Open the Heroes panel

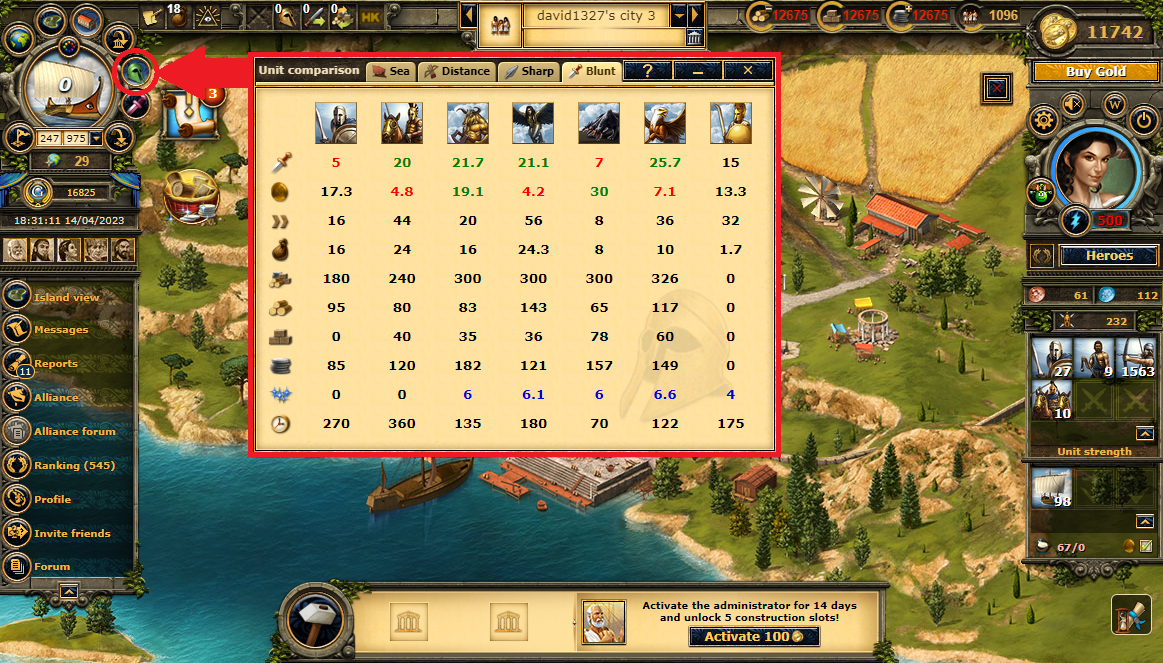1109,256
